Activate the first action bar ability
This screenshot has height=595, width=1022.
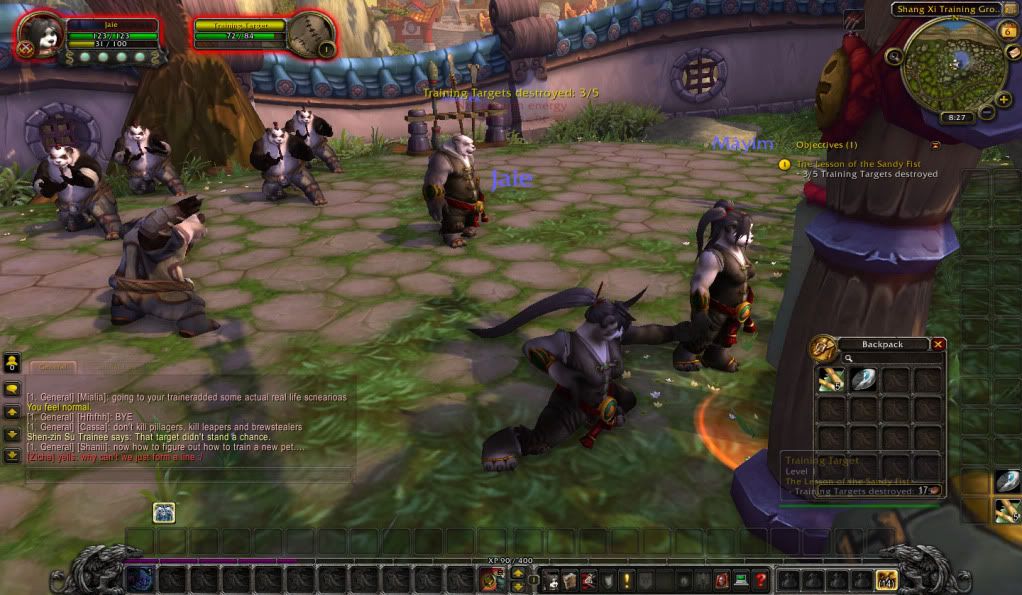click(x=140, y=579)
